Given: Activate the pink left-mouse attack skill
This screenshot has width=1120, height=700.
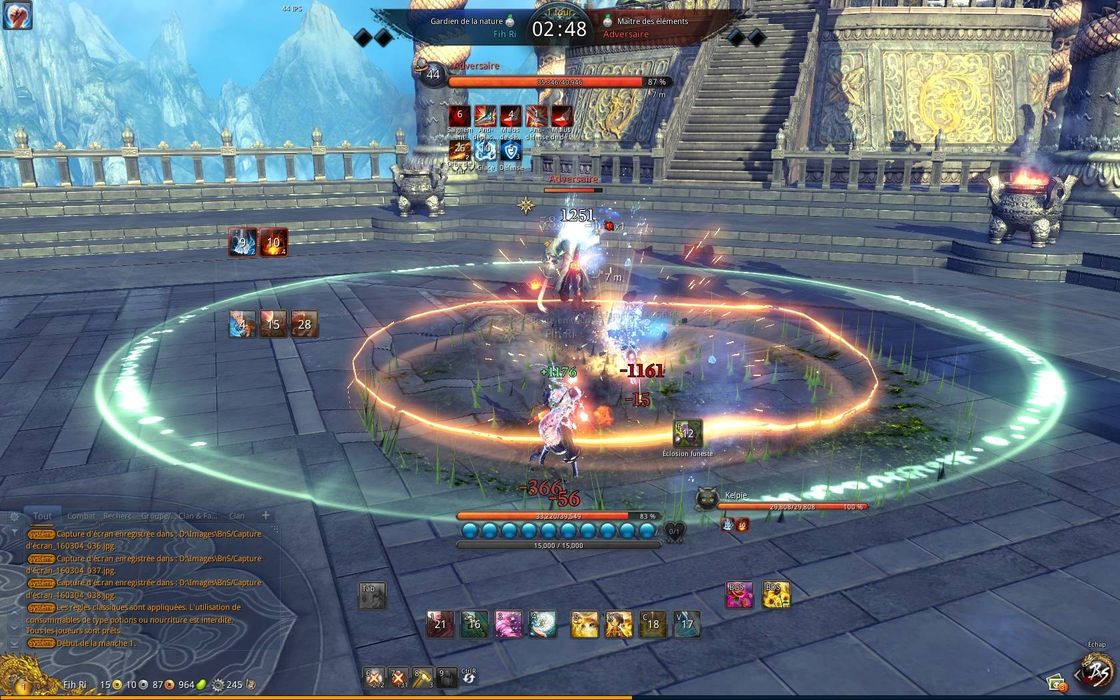Looking at the screenshot, I should point(740,595).
